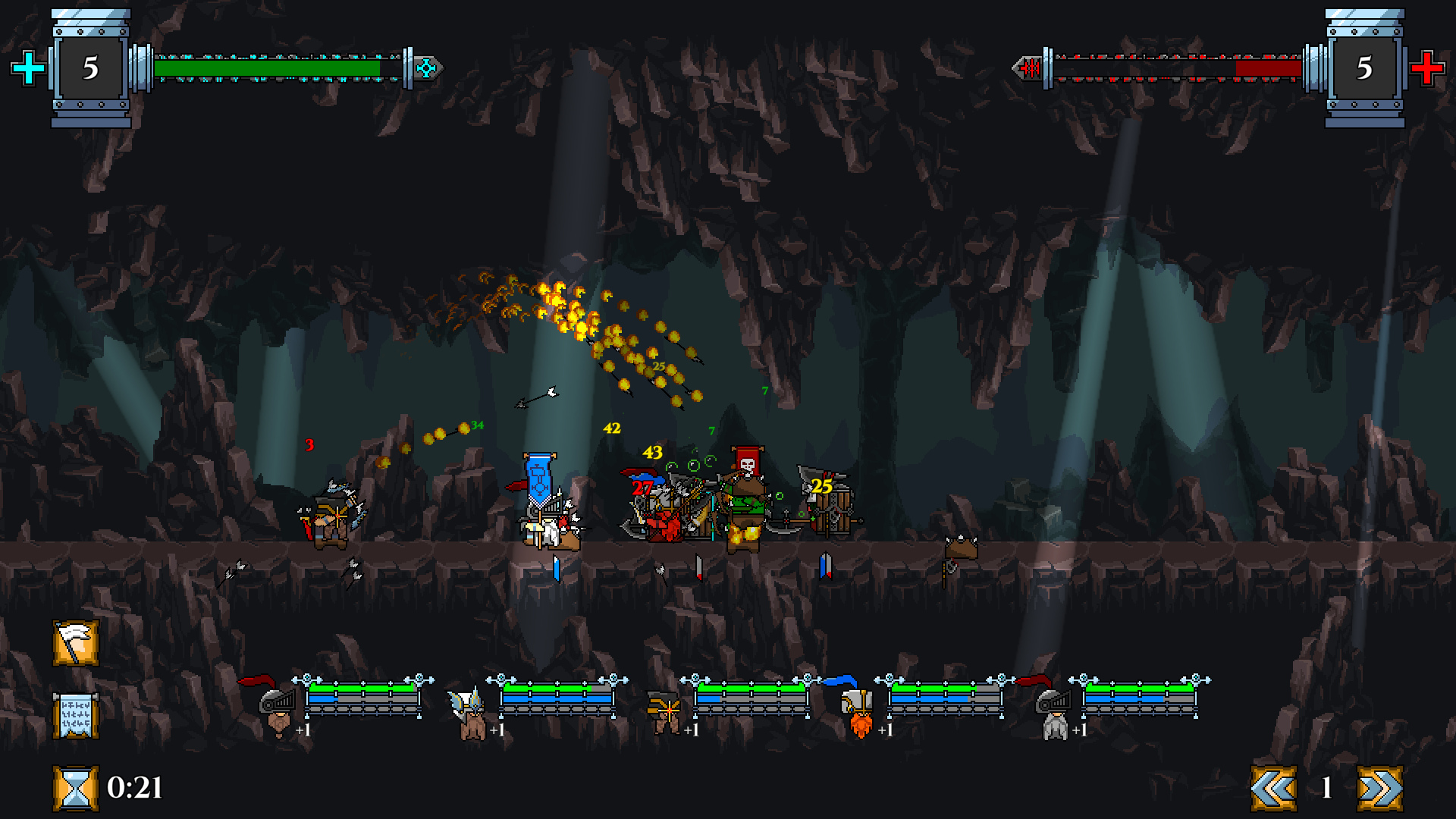Click the right team counter showing 5
The height and width of the screenshot is (819, 1456).
(x=1365, y=70)
